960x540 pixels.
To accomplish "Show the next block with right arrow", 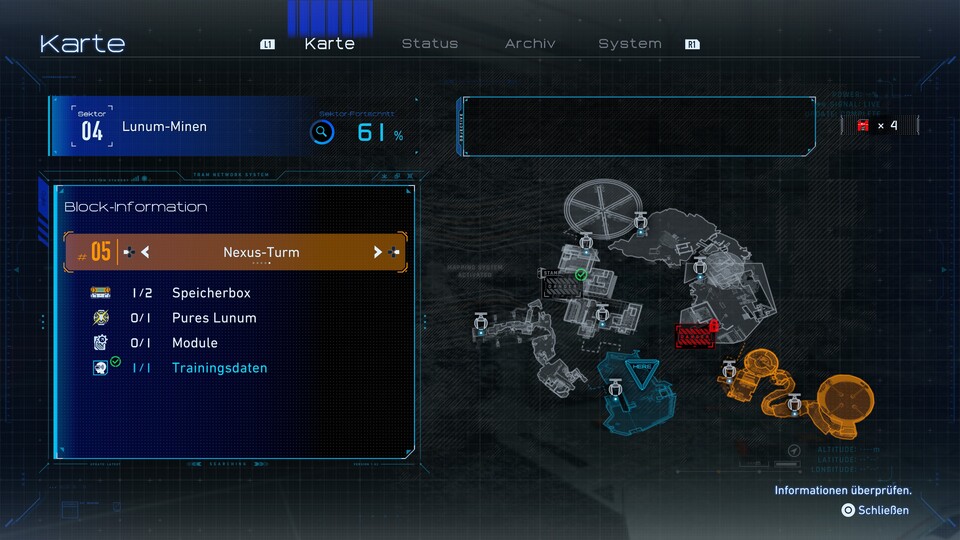I will [377, 253].
